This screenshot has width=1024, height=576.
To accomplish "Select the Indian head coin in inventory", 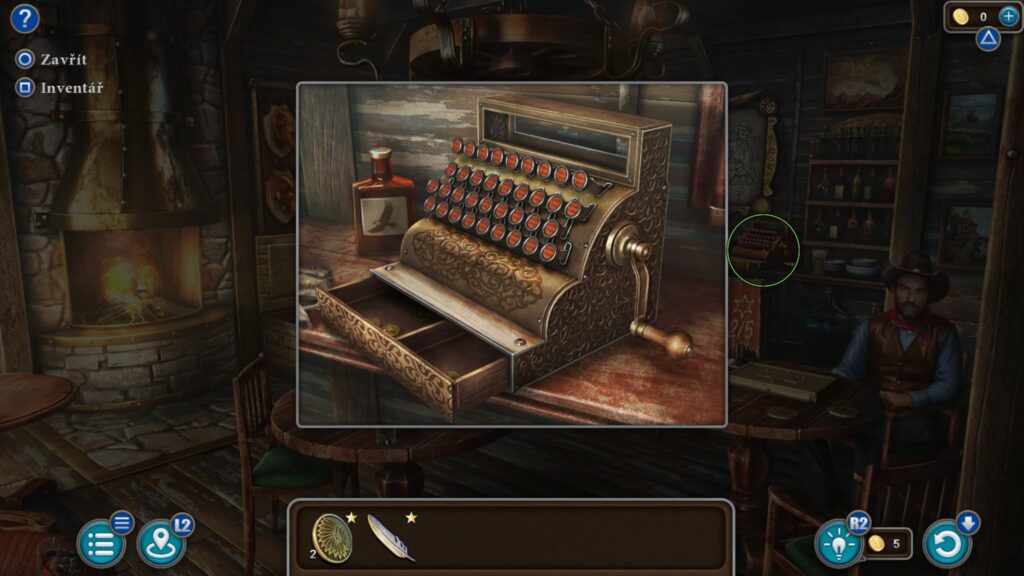I will coord(333,537).
